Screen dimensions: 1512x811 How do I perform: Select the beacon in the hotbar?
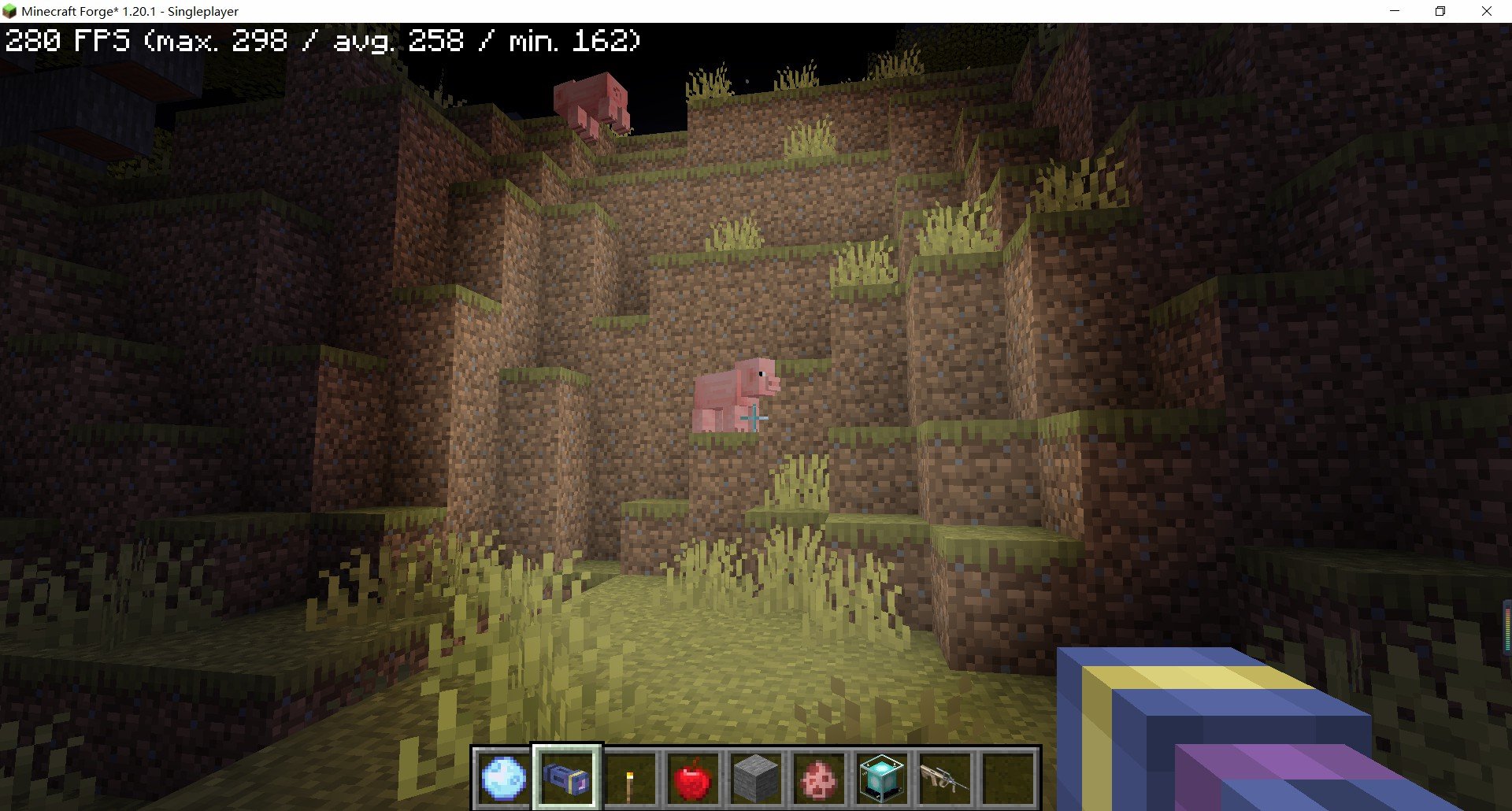tap(880, 776)
